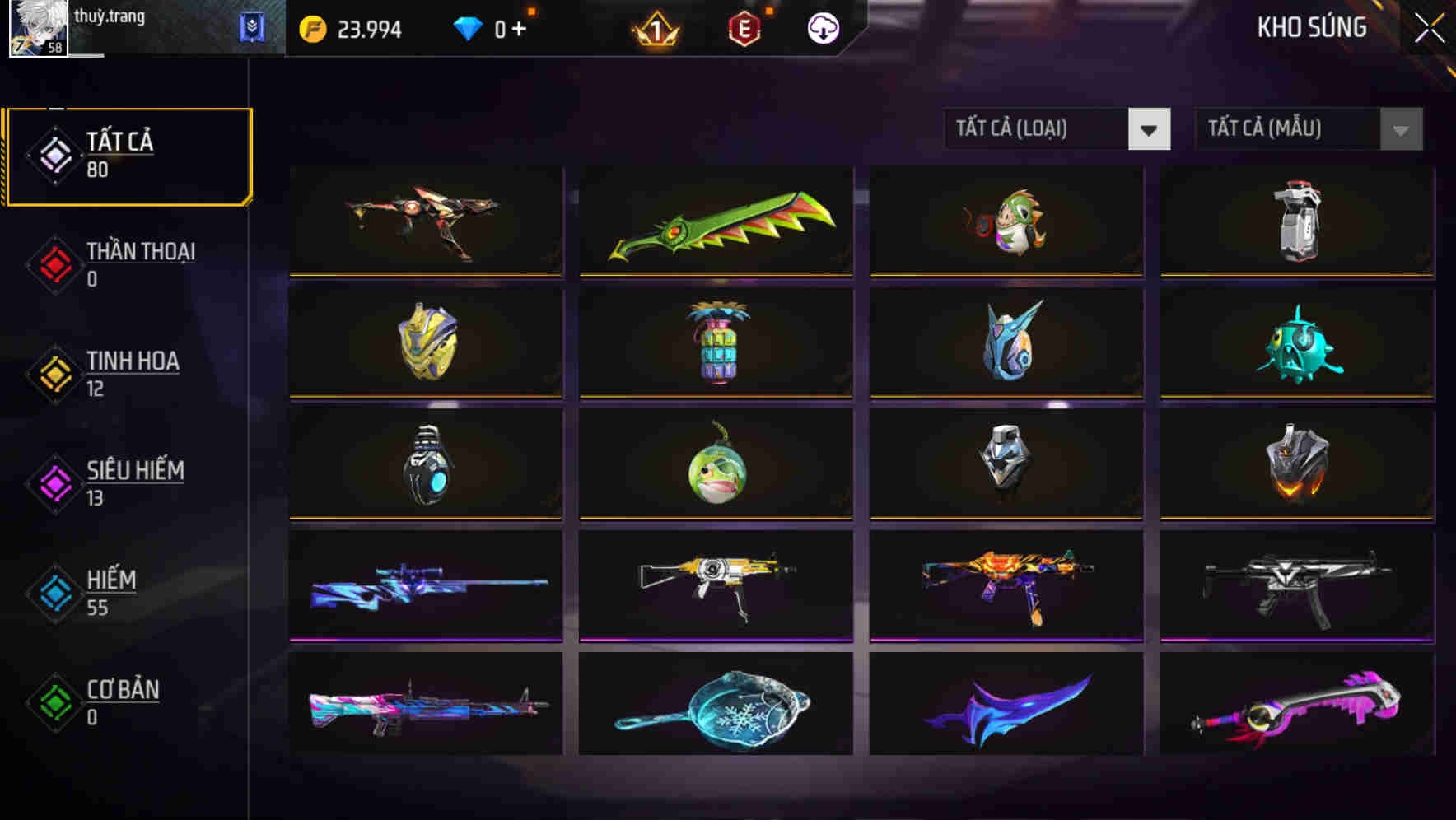1456x820 pixels.
Task: Click the guild badge icon
Action: (251, 27)
